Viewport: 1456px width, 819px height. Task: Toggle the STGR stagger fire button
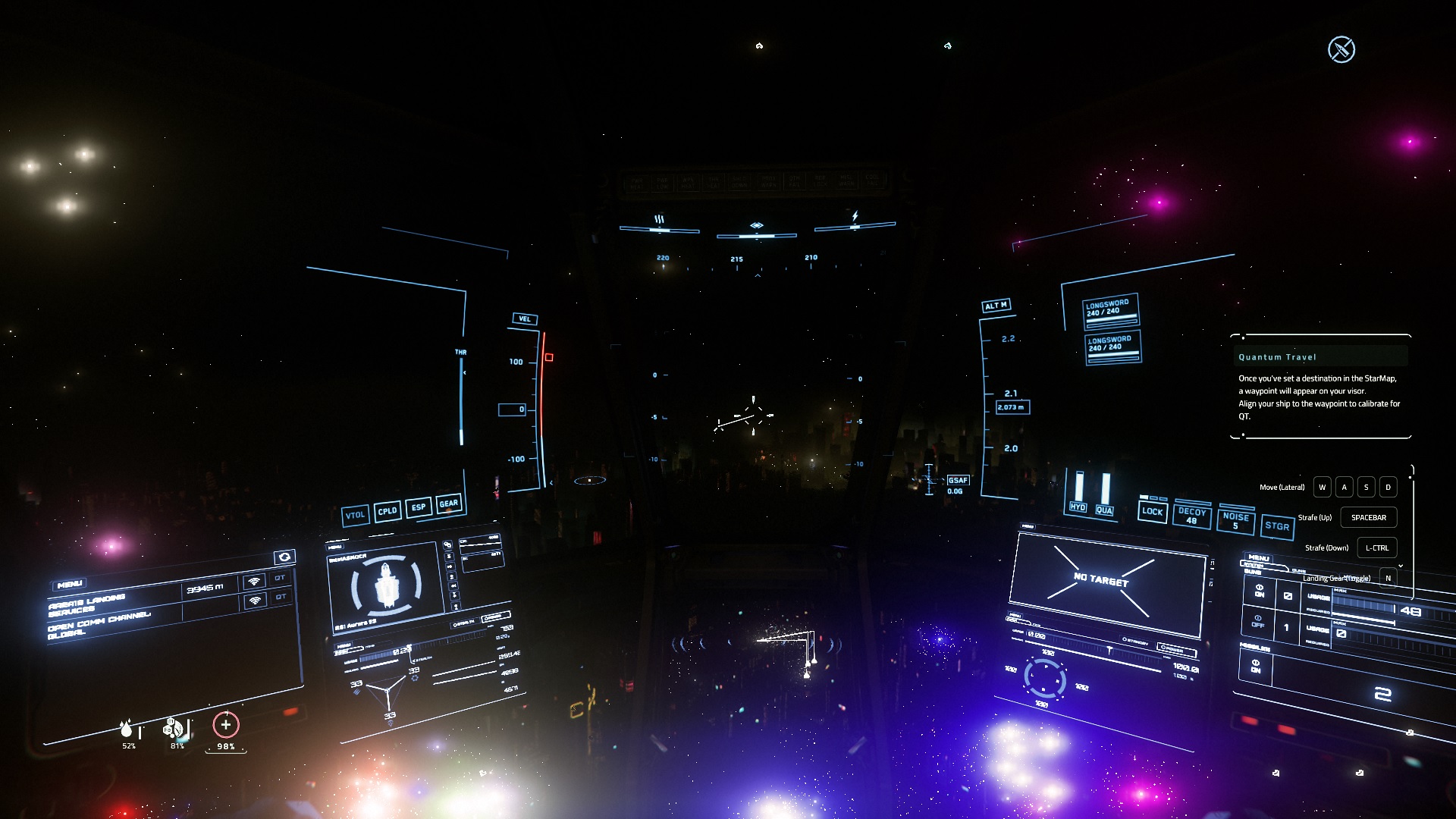tap(1277, 526)
